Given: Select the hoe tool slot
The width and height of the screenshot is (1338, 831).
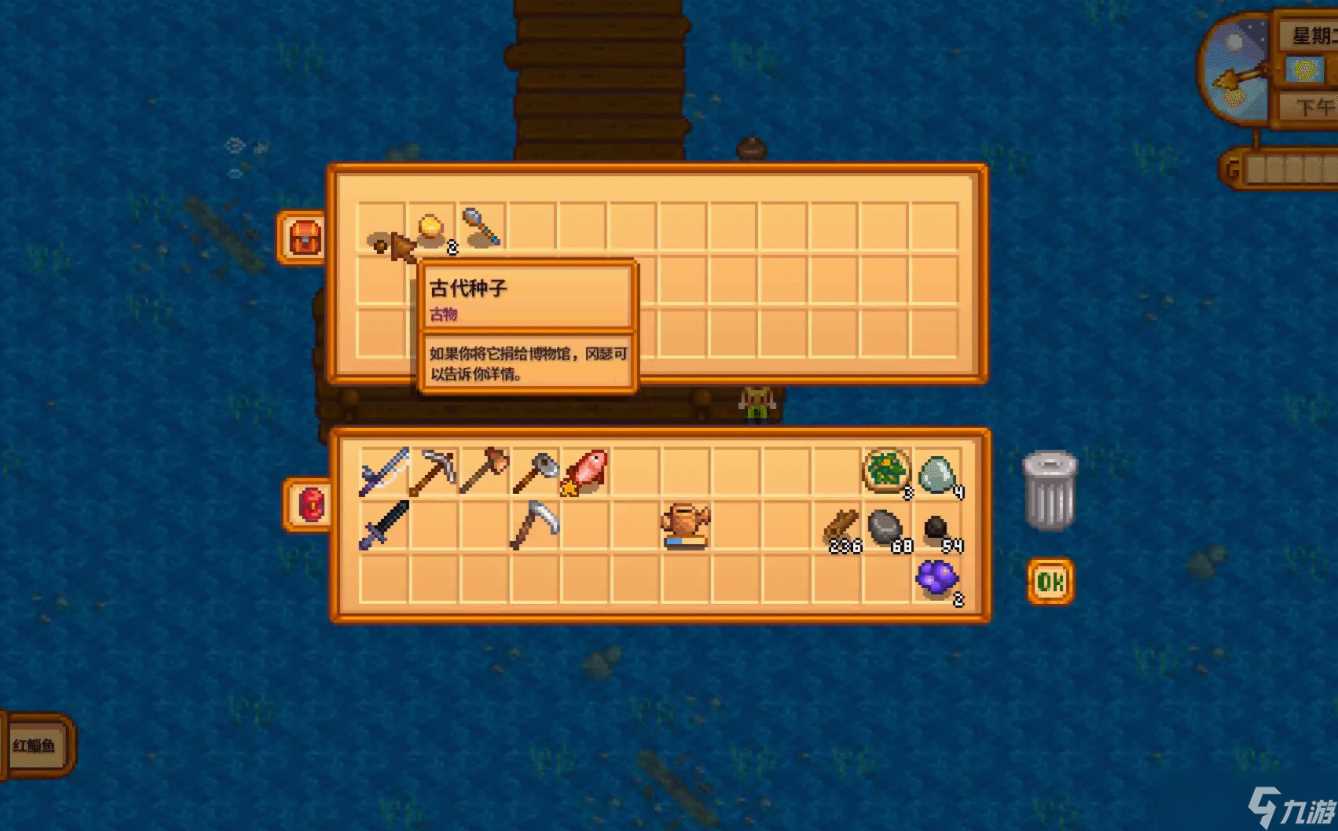Looking at the screenshot, I should [x=484, y=472].
